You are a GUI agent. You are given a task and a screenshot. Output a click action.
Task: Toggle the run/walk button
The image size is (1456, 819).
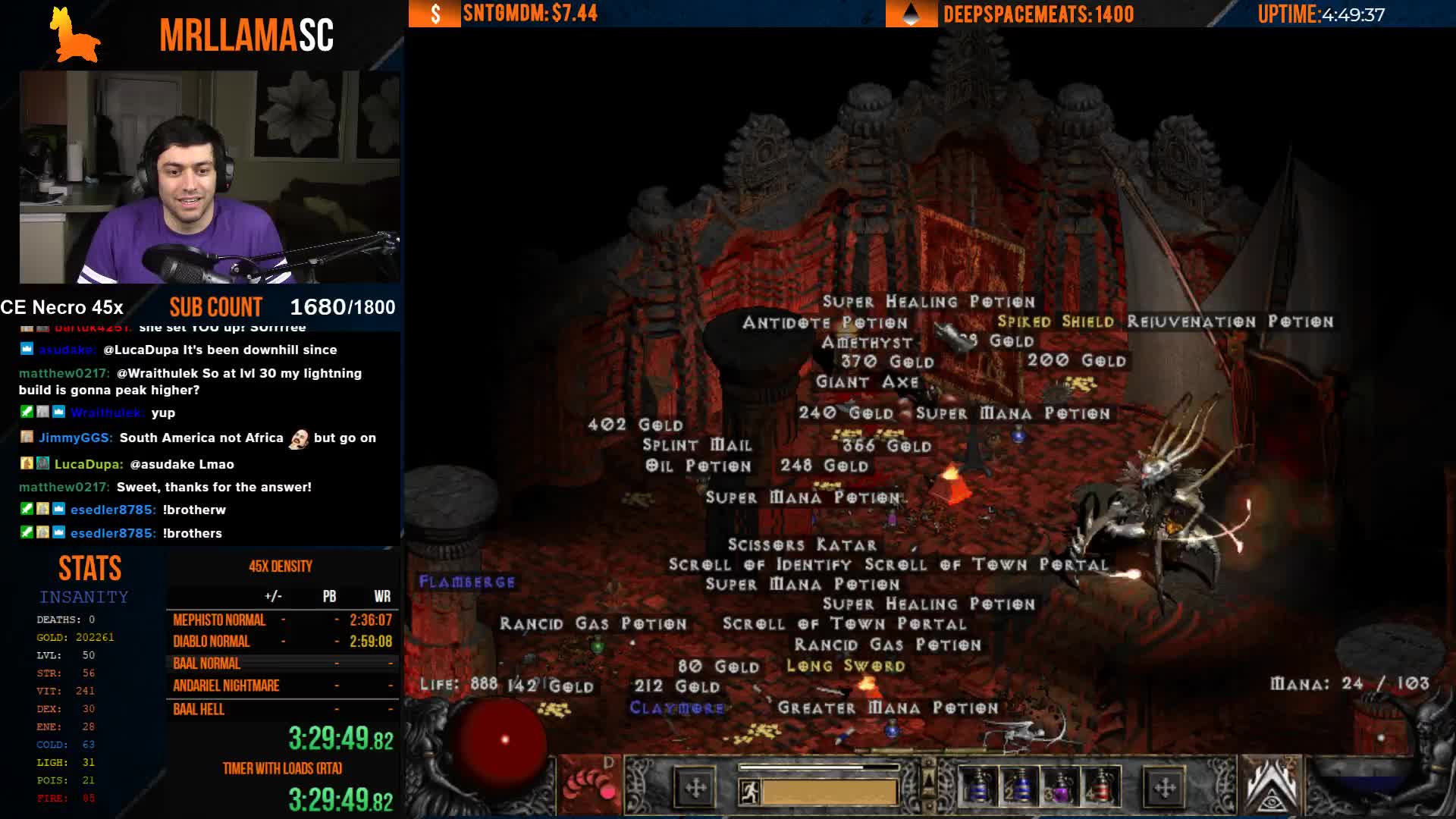750,792
